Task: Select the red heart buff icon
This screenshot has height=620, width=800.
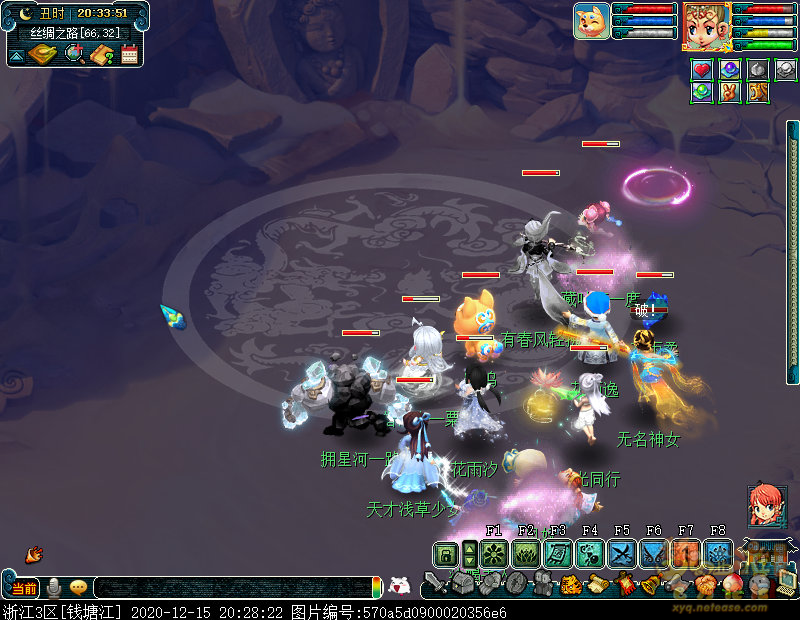Action: 703,70
